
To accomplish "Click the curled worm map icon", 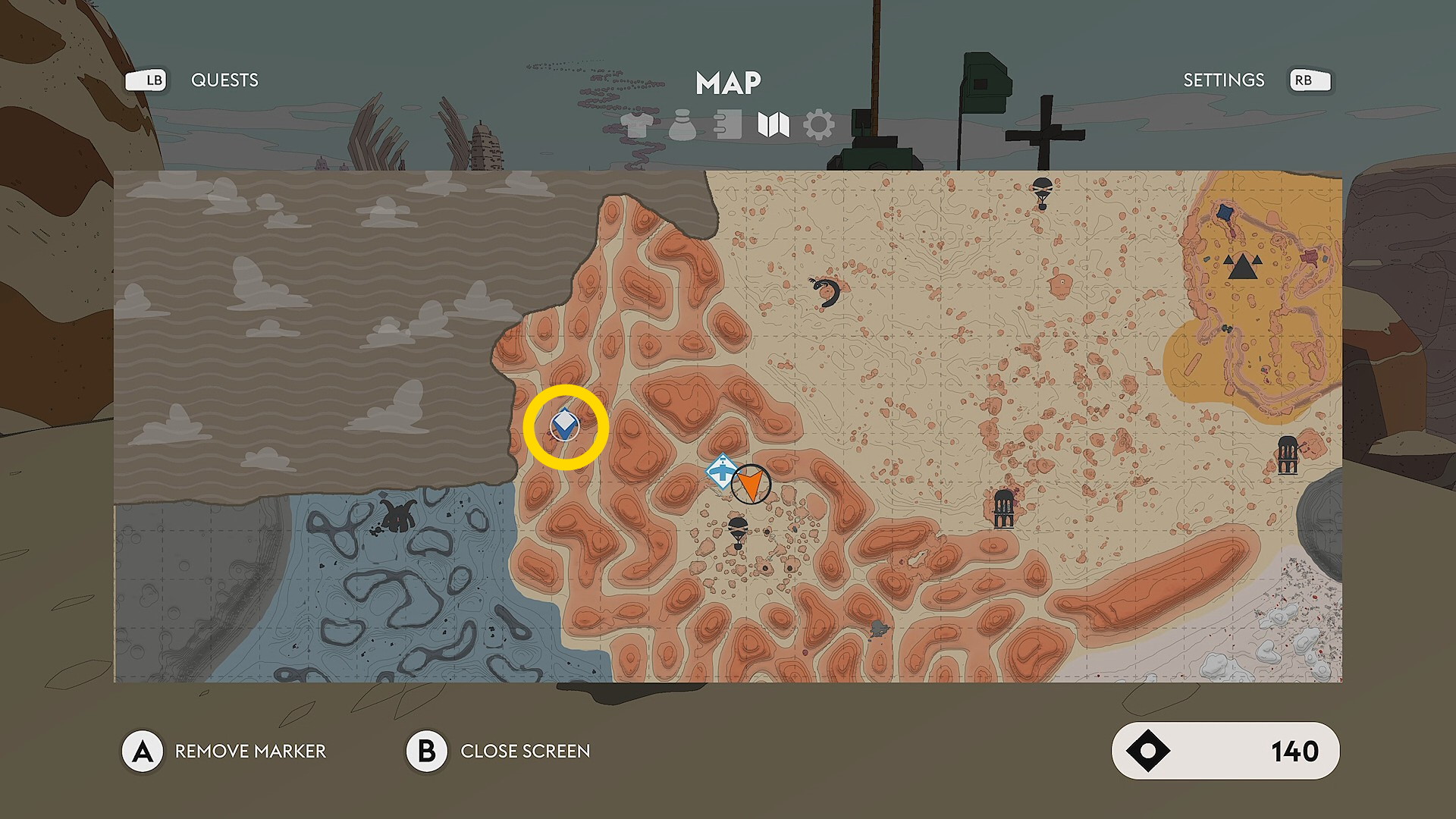I will click(827, 292).
